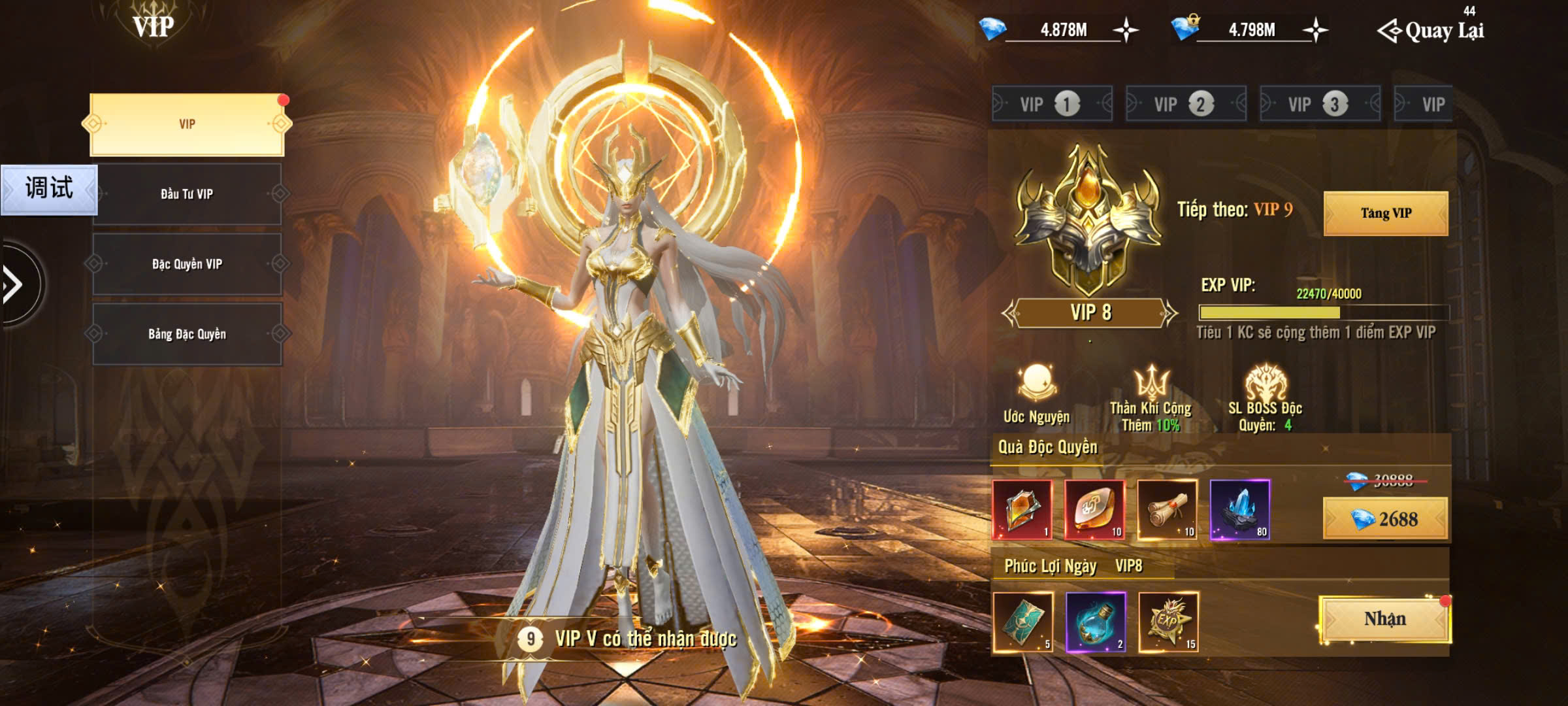Switch to the VIP 2 tab
Screen dimensions: 1568x706
1185,104
